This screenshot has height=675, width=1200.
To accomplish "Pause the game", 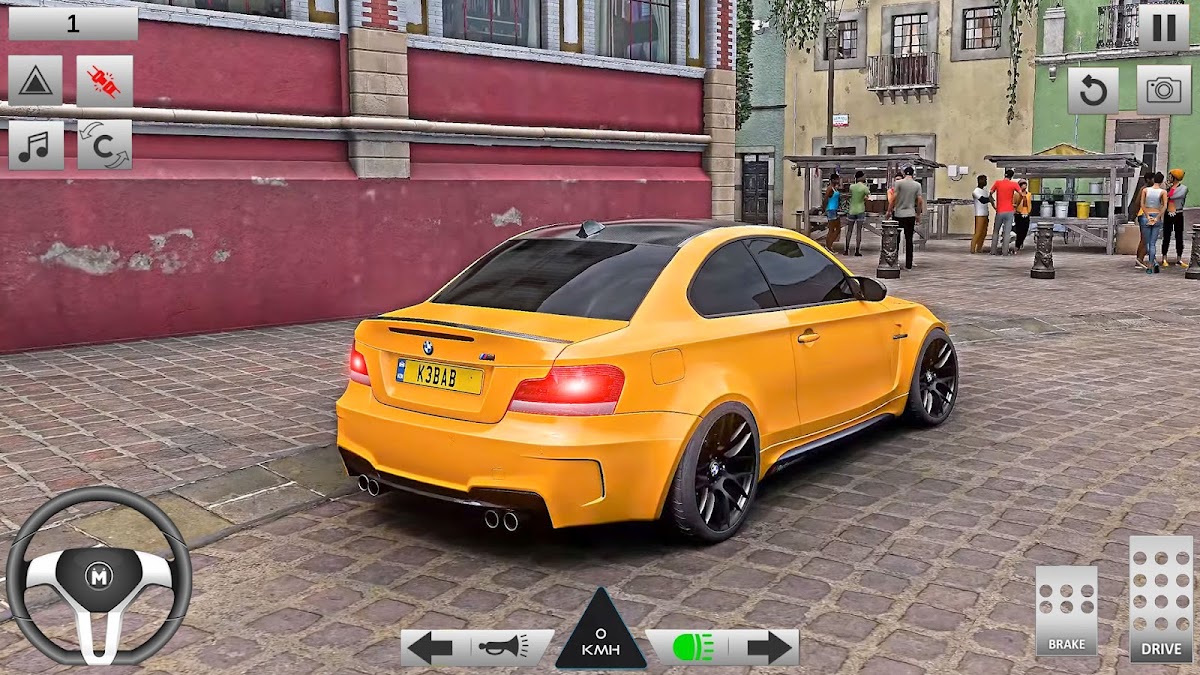I will pos(1163,27).
